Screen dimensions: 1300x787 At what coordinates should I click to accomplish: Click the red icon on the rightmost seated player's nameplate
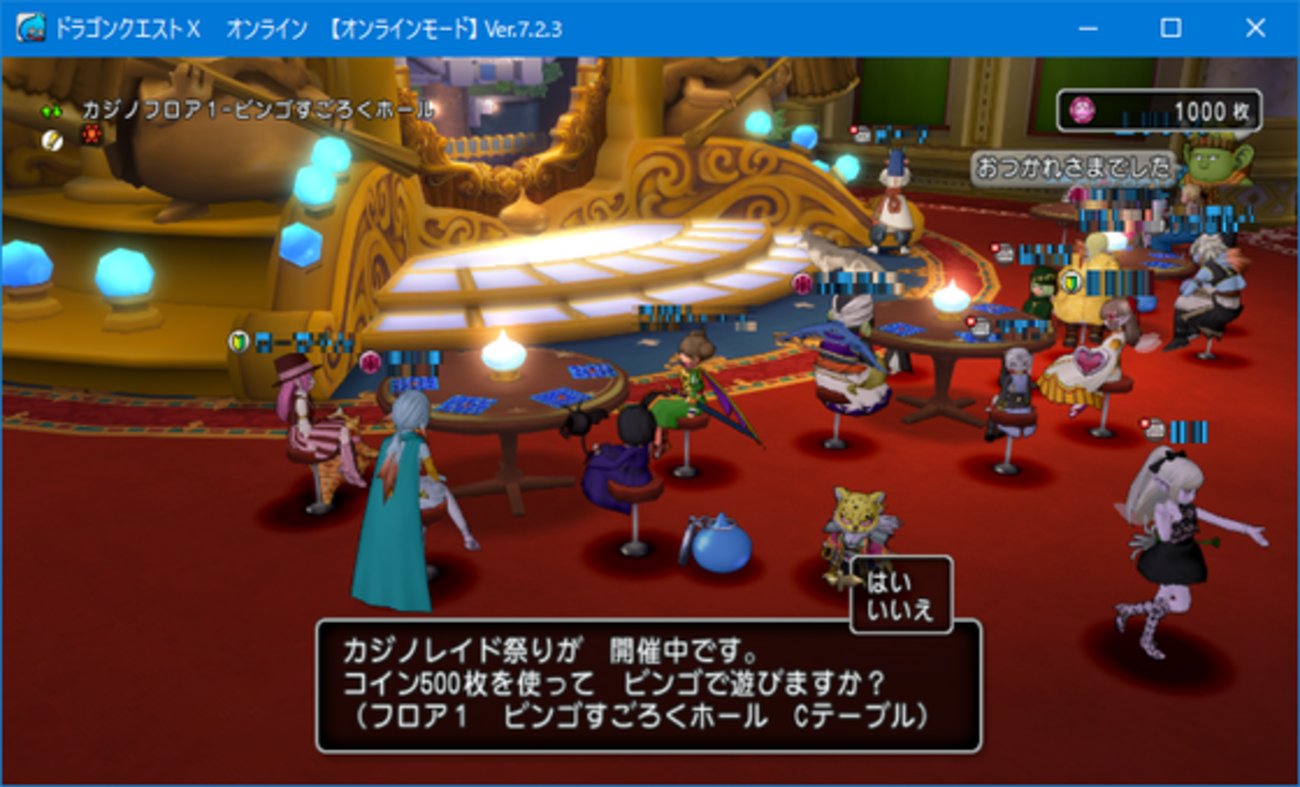tap(1145, 423)
